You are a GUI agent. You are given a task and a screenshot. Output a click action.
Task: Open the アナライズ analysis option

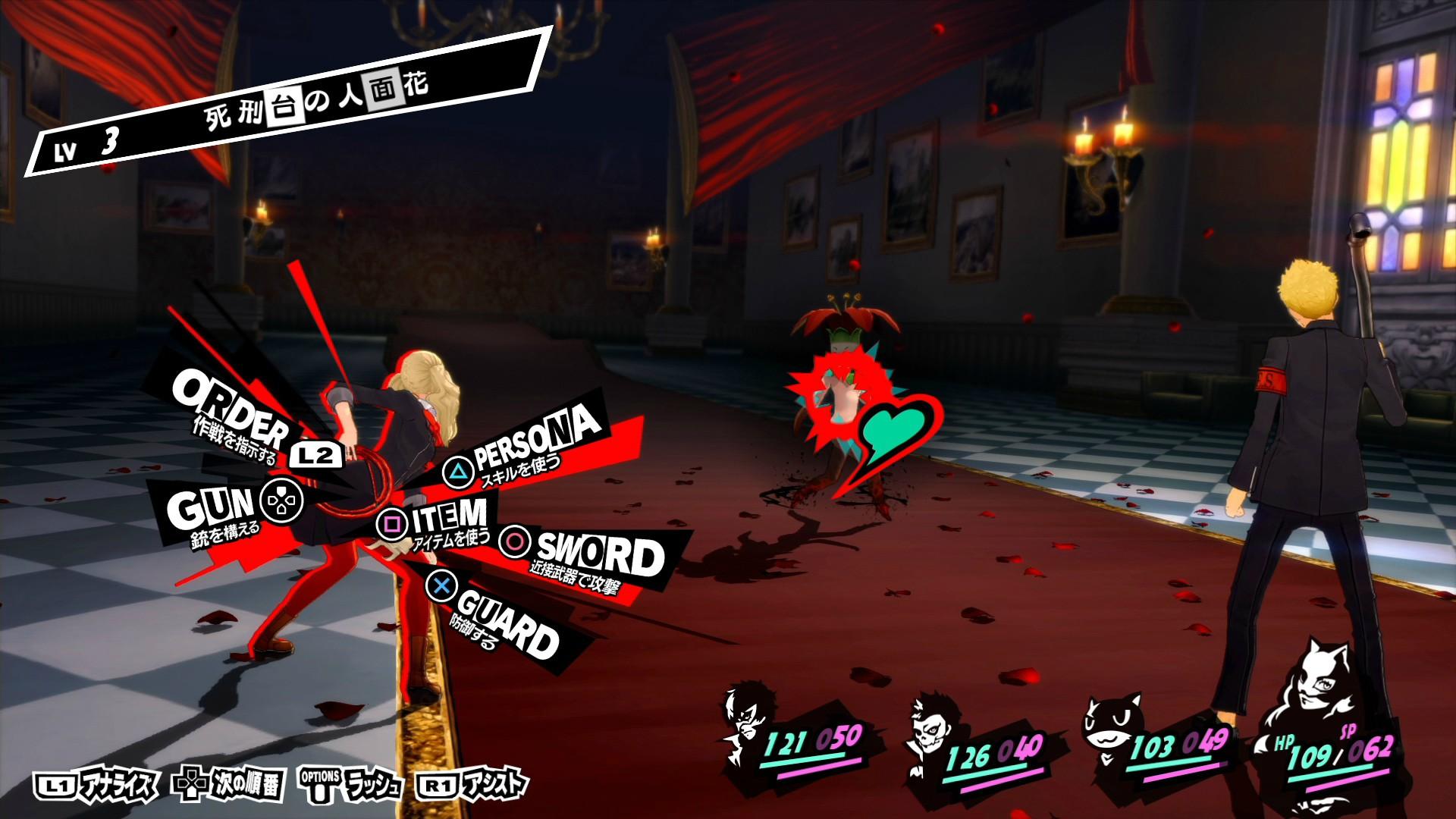click(96, 785)
